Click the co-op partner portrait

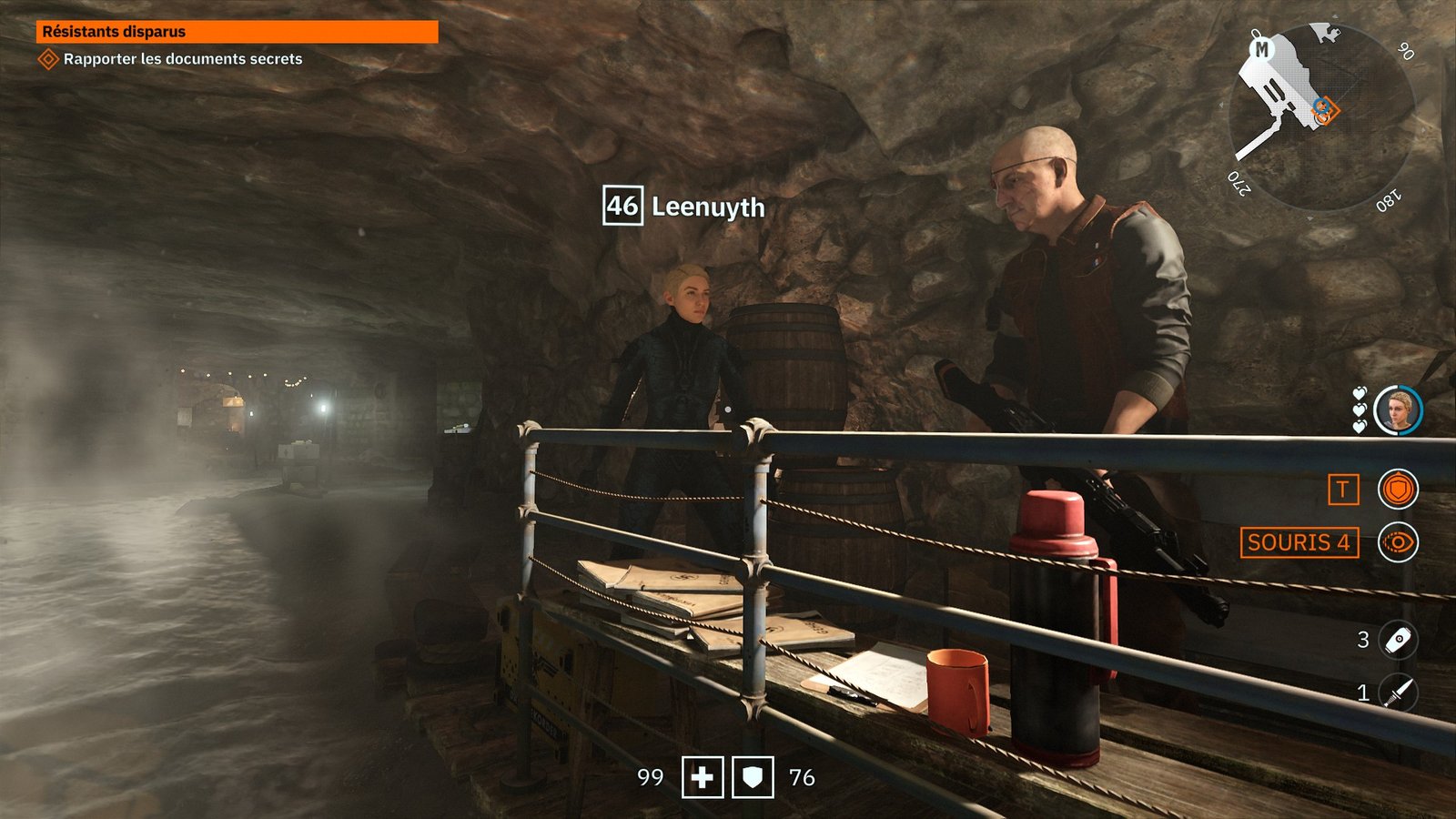(x=1398, y=410)
